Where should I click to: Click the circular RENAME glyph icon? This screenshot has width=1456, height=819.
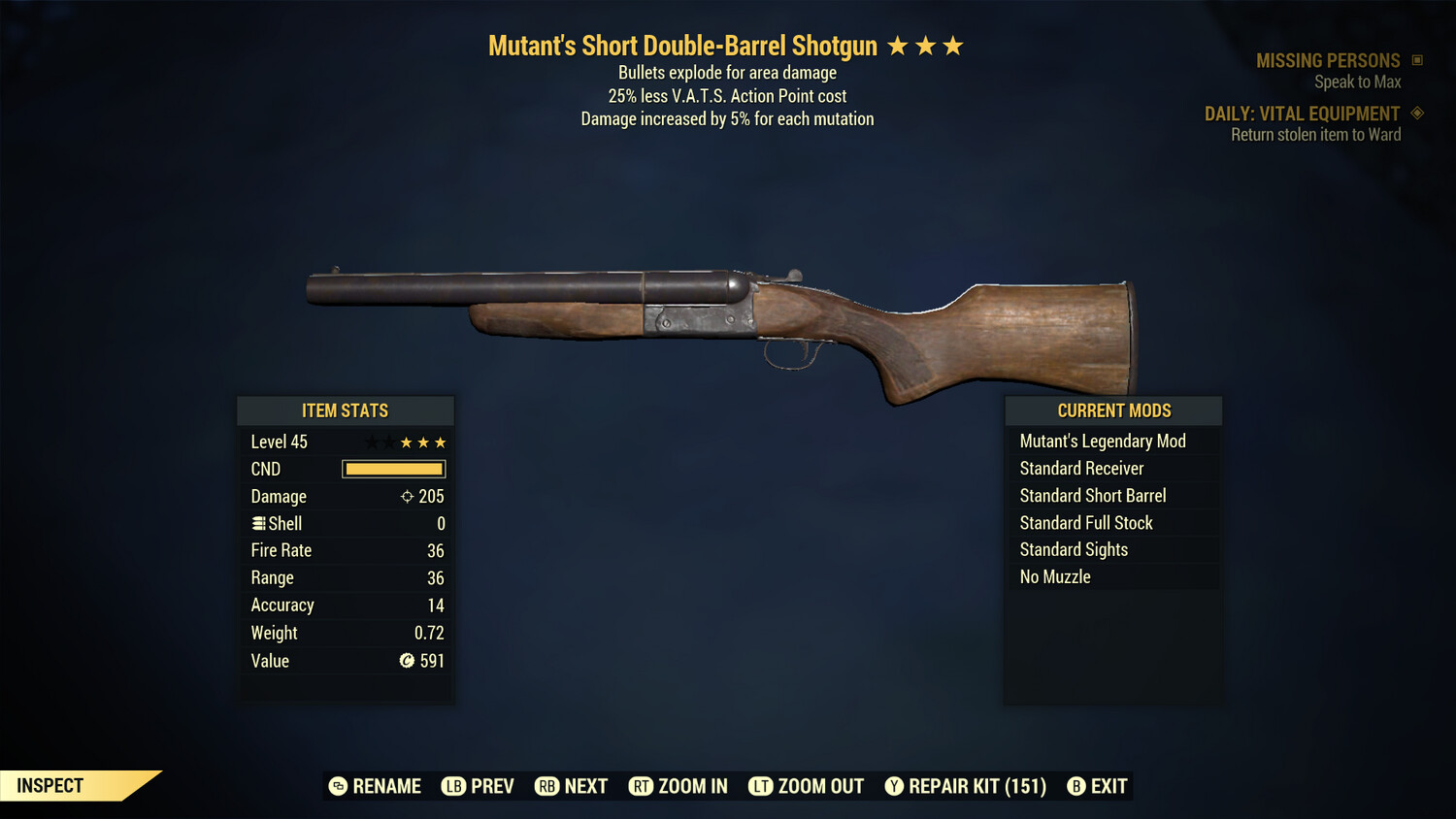point(337,786)
